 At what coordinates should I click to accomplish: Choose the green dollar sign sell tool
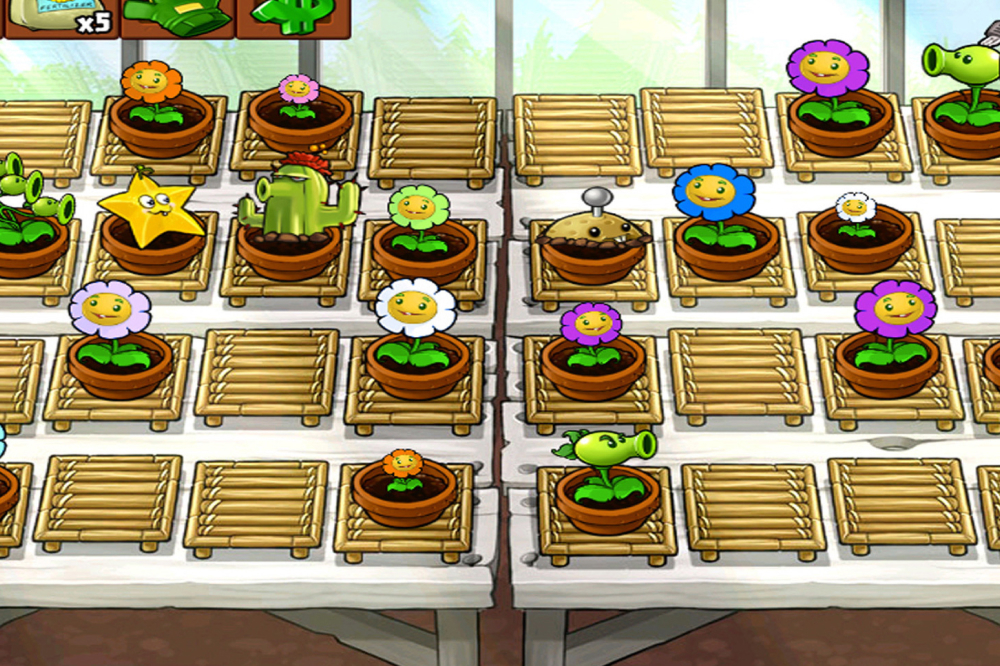(x=293, y=17)
